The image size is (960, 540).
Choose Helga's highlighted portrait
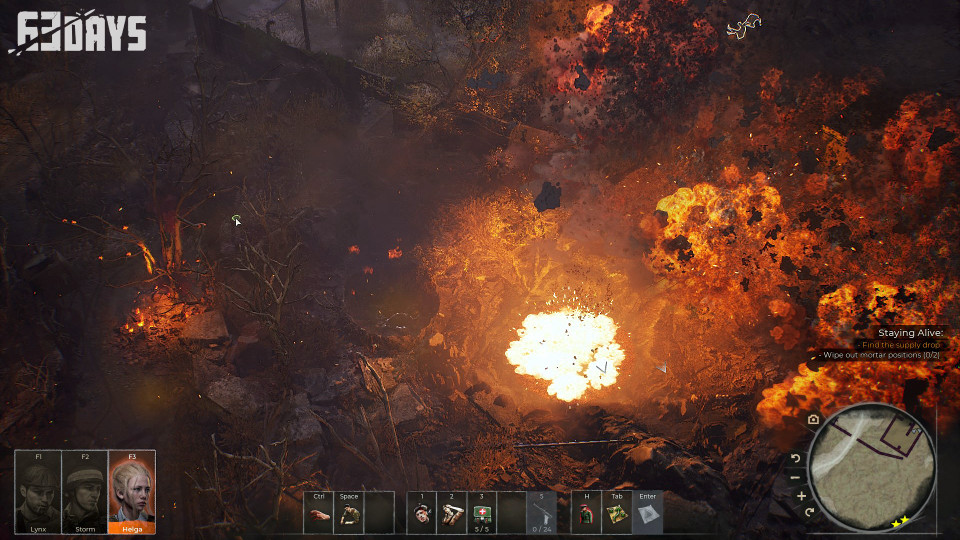132,492
